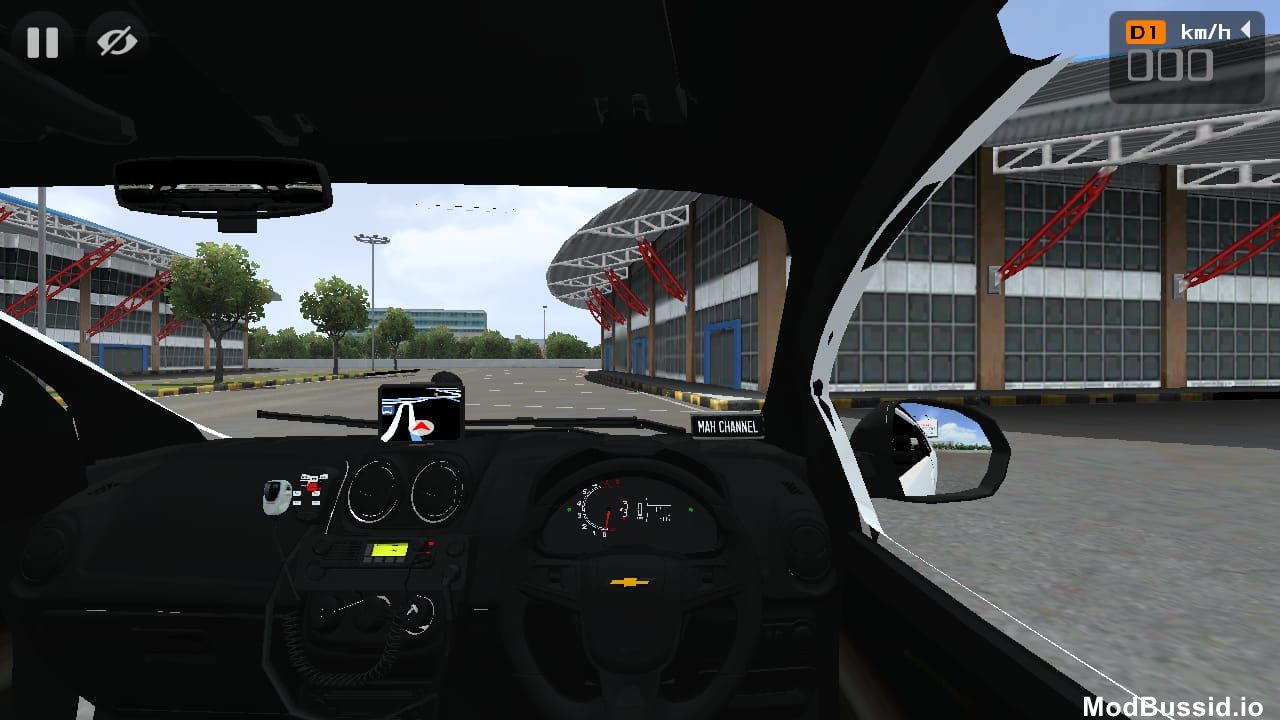Toggle HUD visibility with the eye button
This screenshot has width=1280, height=720.
115,42
